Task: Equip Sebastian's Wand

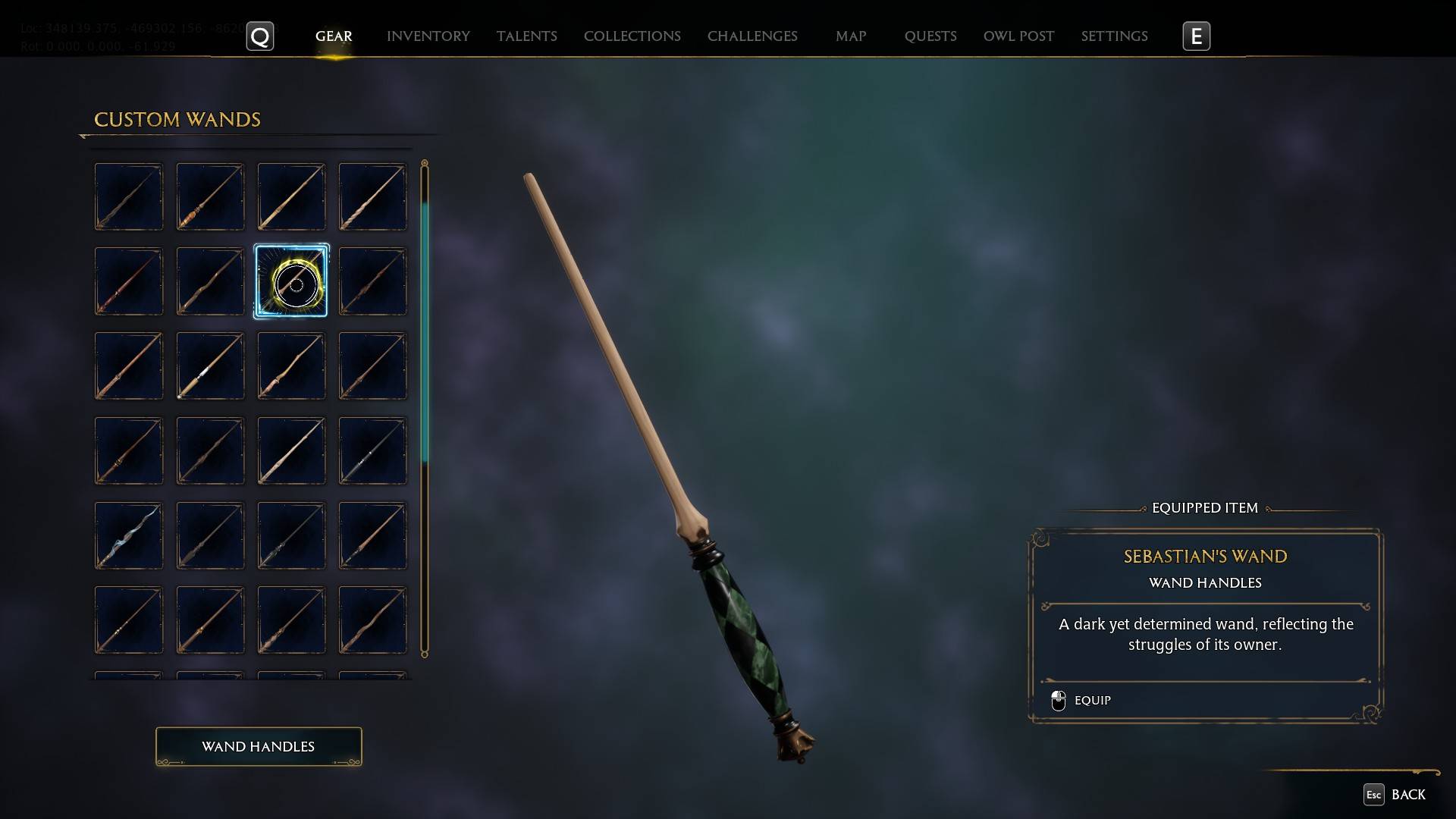Action: 1092,700
